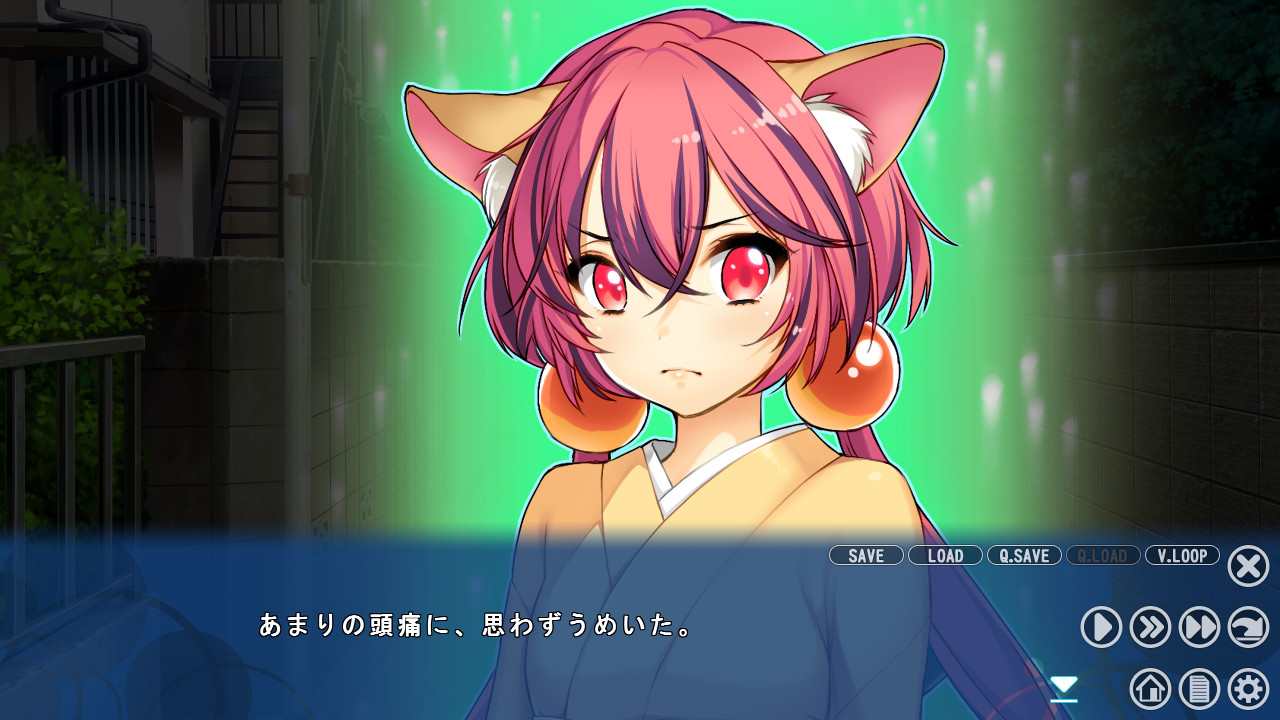Viewport: 1280px width, 720px height.
Task: Activate skip mode using the double-arrow icon
Action: (x=1150, y=628)
